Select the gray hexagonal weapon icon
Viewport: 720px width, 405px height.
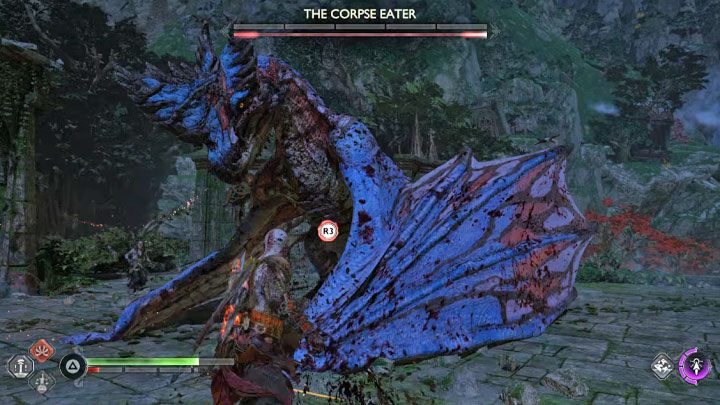pos(20,366)
